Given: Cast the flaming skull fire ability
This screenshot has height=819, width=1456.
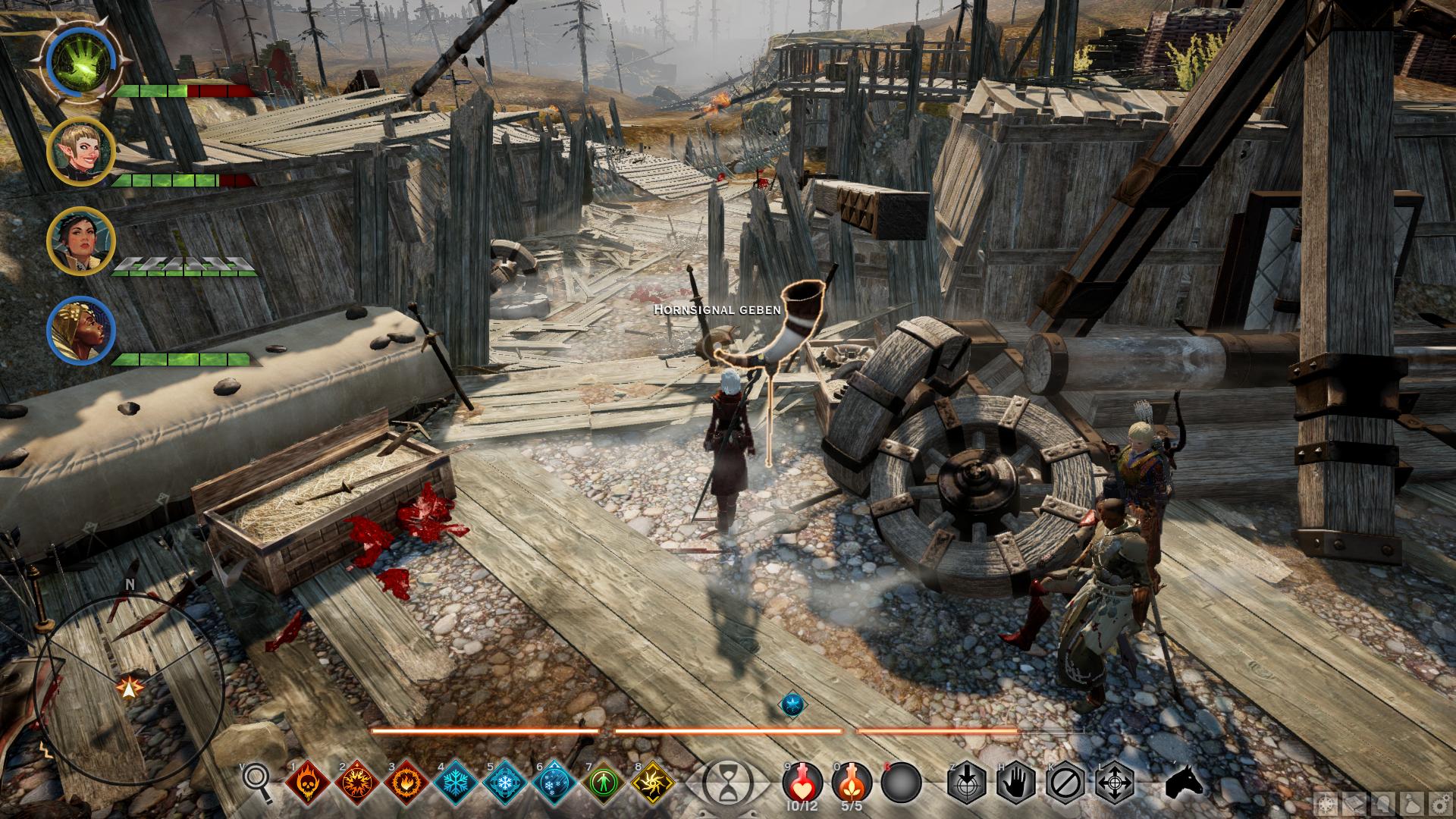Looking at the screenshot, I should (x=308, y=781).
